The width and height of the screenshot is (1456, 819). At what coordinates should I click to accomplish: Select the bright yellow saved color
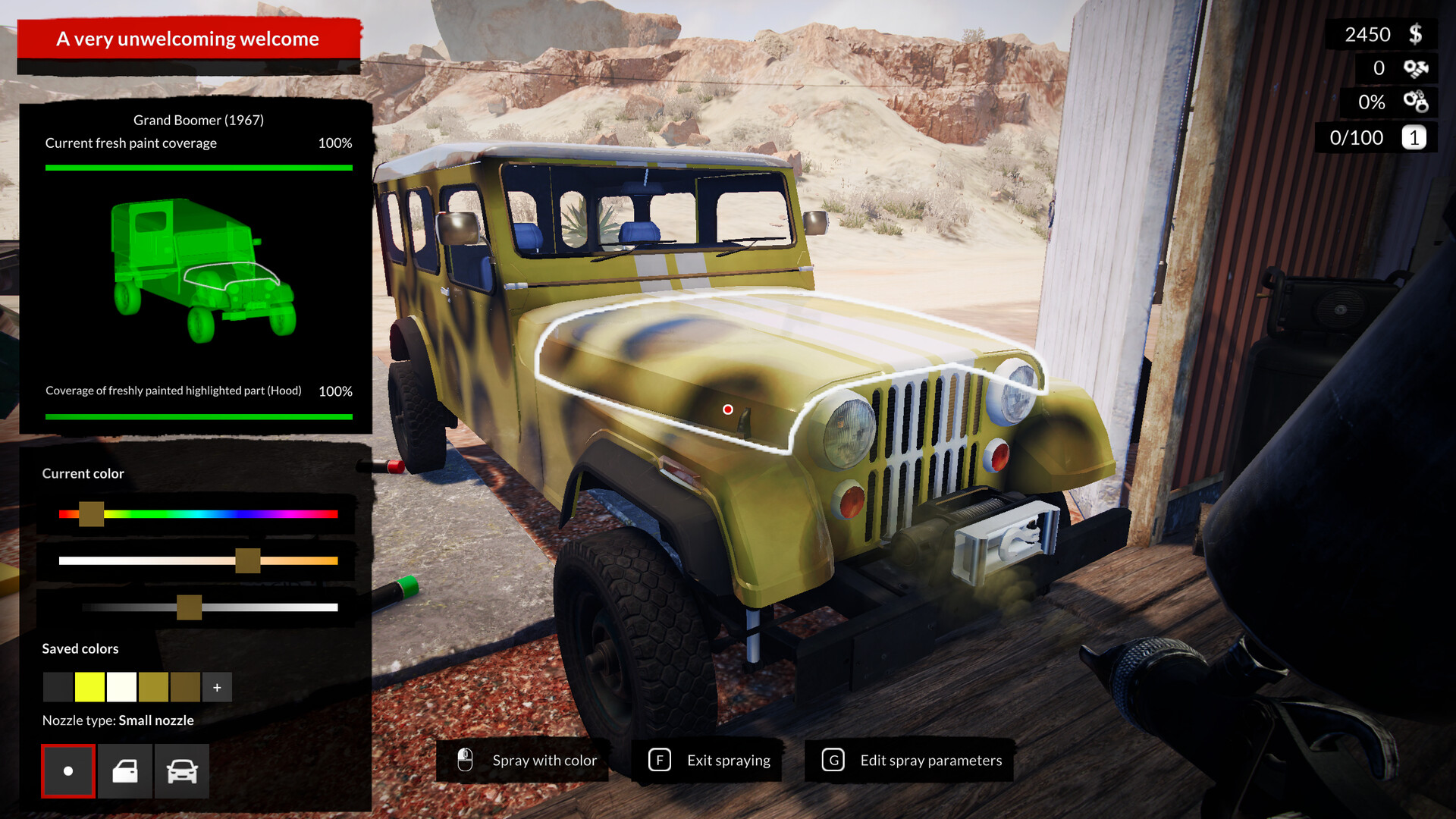point(89,687)
